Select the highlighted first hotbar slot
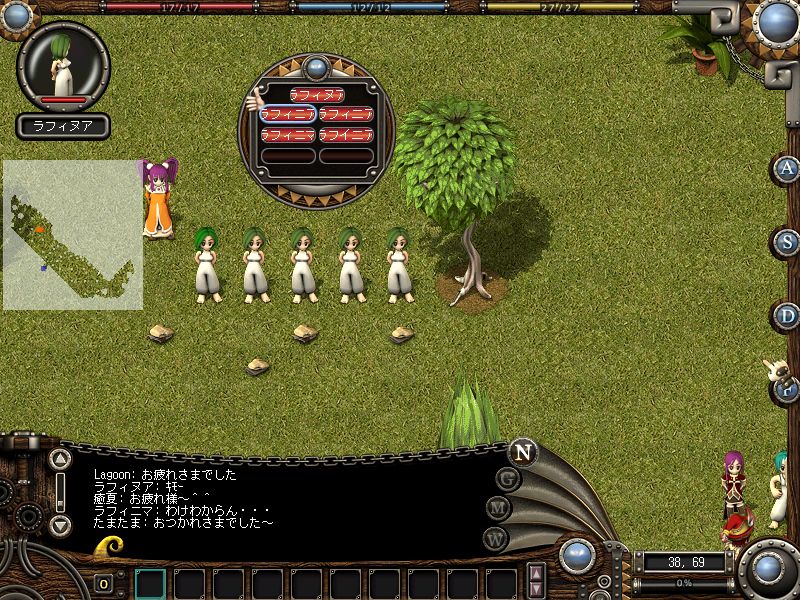Image resolution: width=800 pixels, height=600 pixels. (150, 583)
